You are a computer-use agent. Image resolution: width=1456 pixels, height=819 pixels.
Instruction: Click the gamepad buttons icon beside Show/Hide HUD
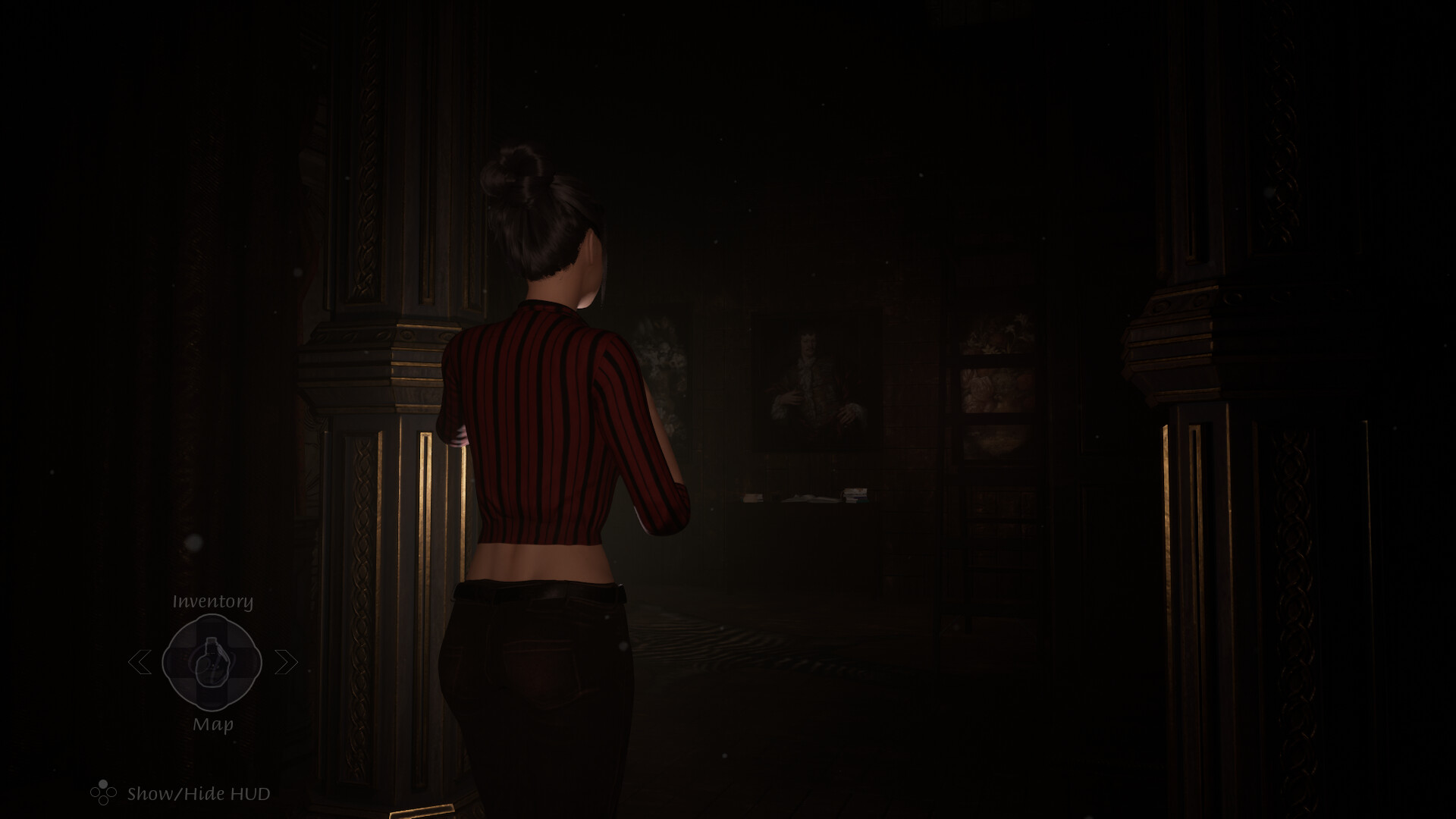[x=103, y=793]
